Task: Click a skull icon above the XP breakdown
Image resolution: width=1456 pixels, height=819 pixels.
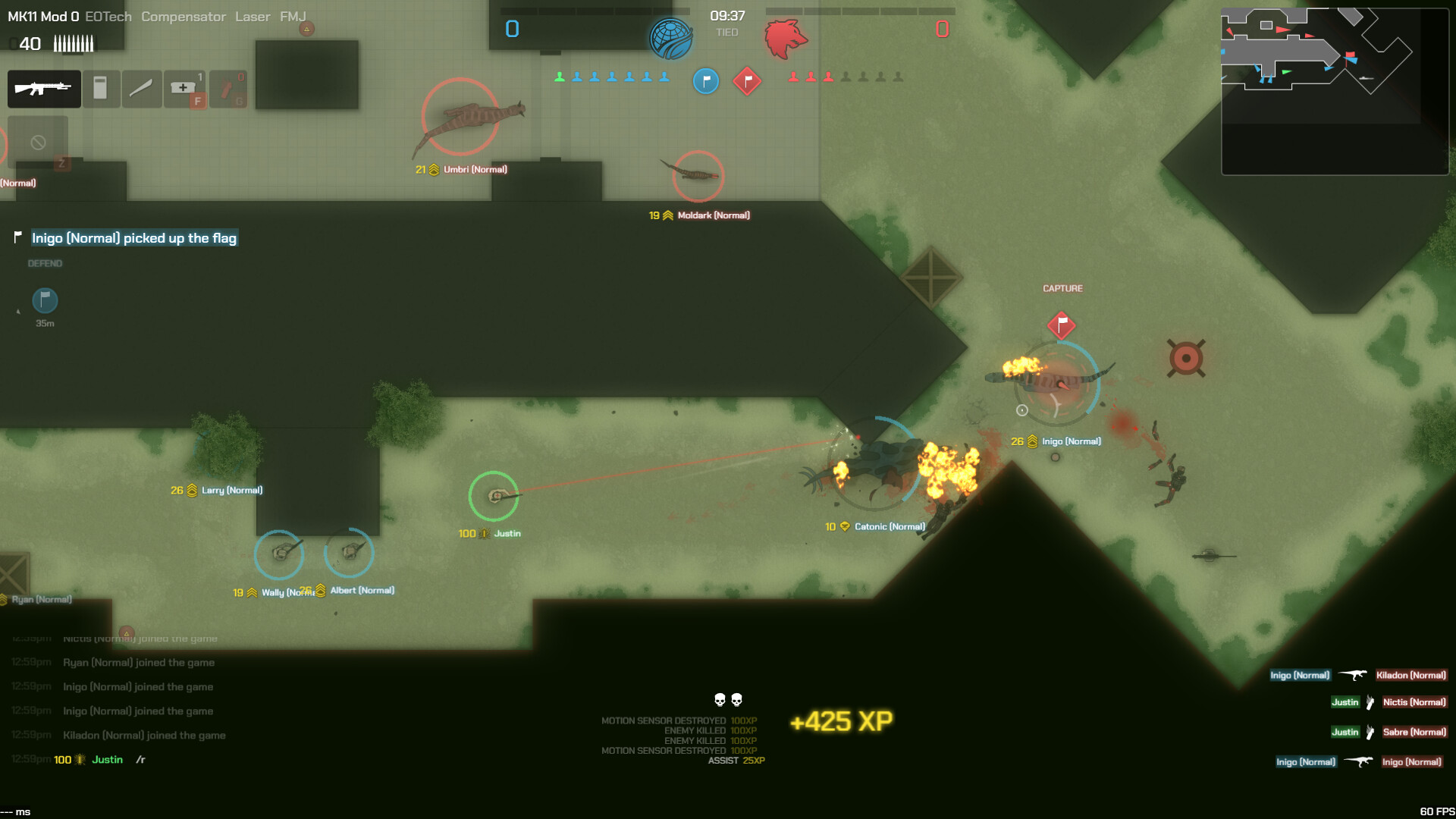Action: [x=719, y=701]
